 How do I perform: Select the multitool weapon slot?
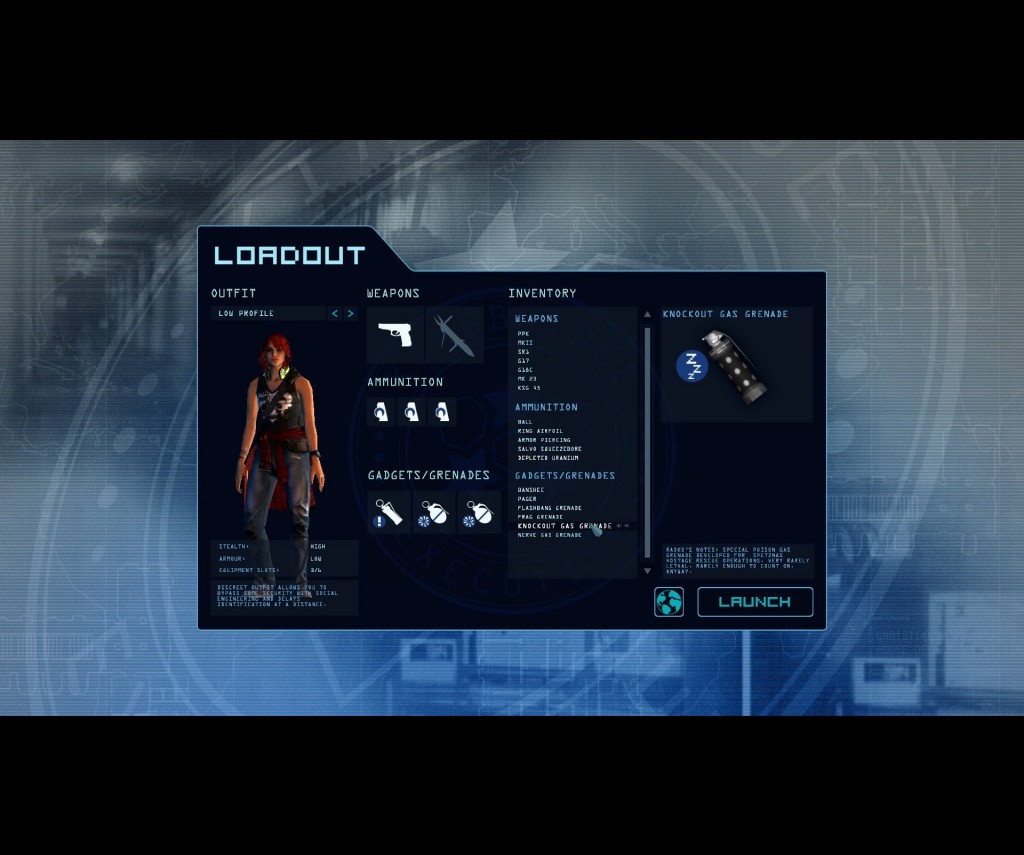[x=454, y=334]
